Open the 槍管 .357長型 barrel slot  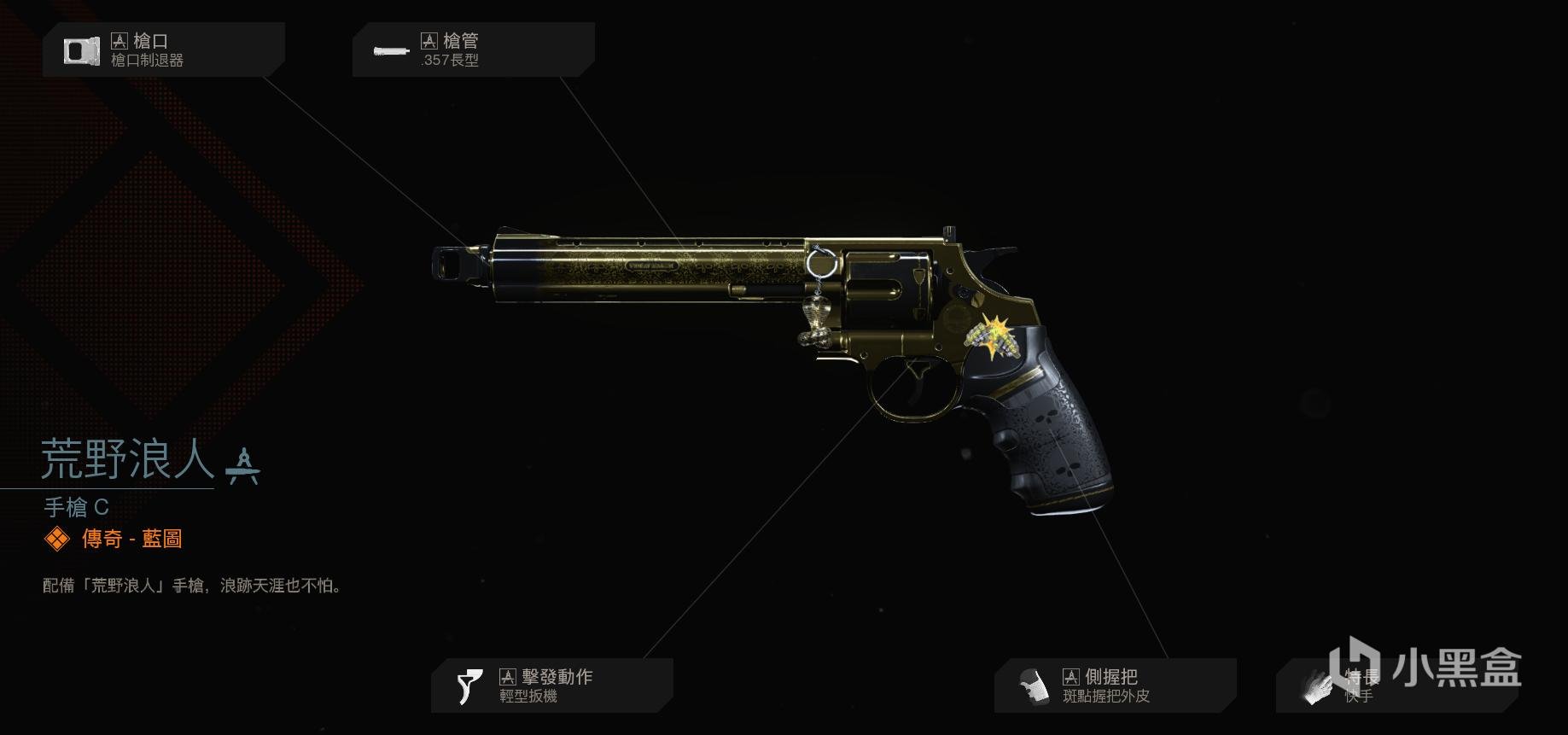473,50
